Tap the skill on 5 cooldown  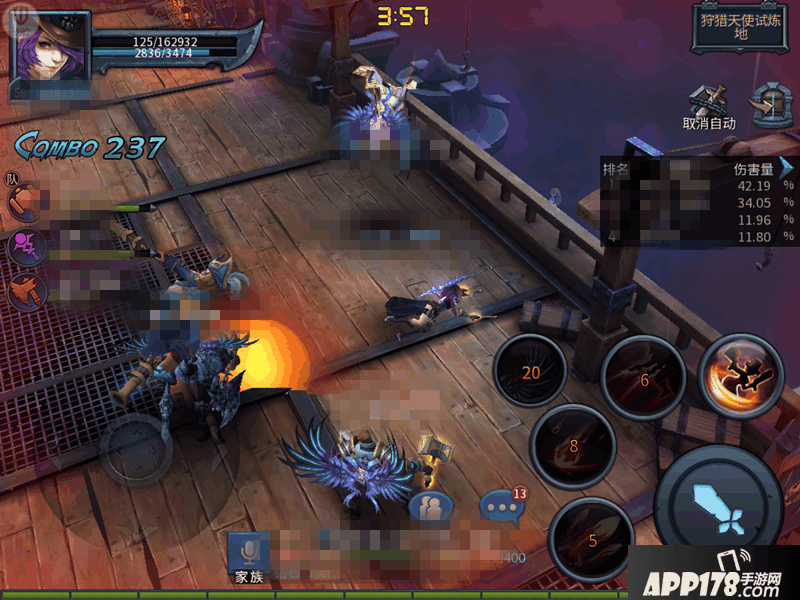click(x=592, y=539)
